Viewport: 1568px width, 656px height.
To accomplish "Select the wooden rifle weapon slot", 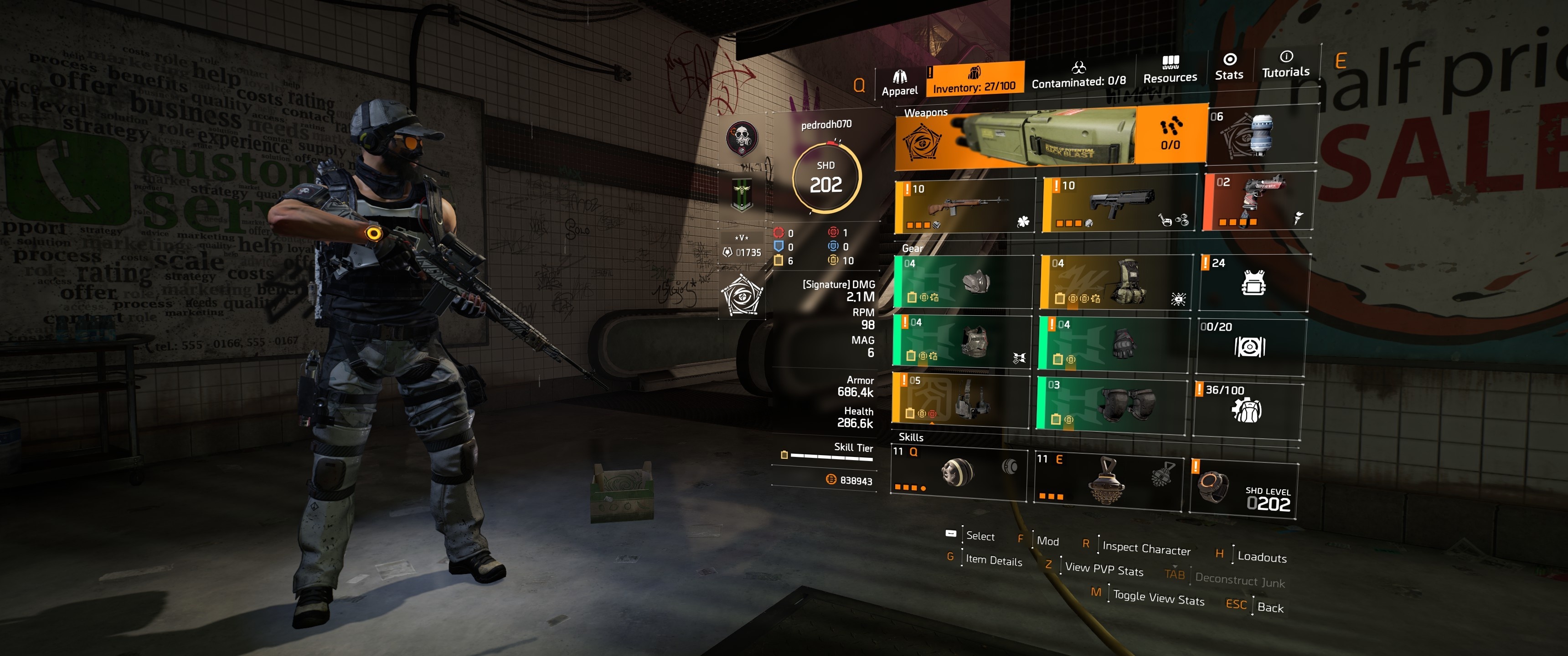I will click(x=965, y=206).
